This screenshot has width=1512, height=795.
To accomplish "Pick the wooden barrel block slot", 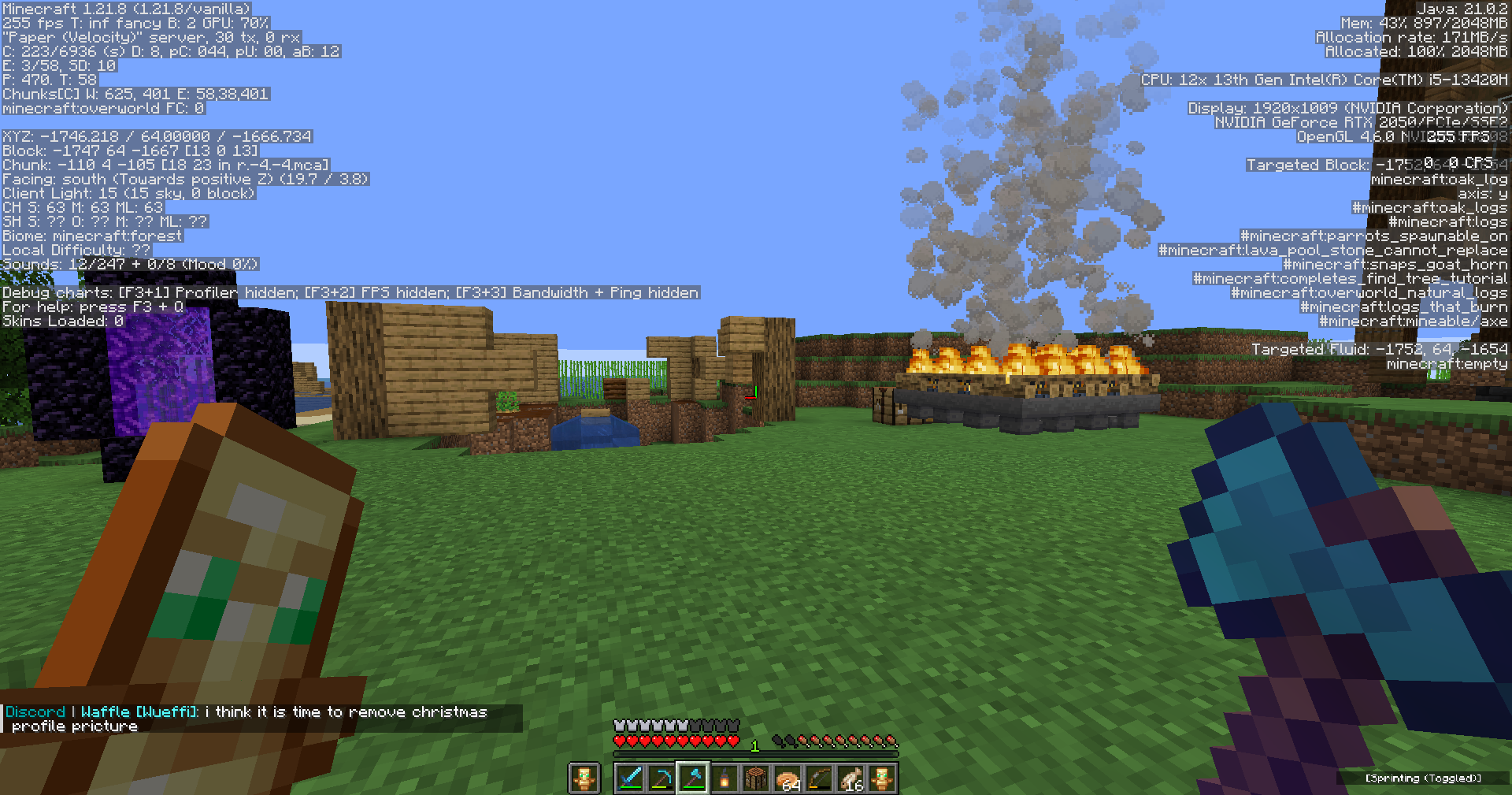I will [756, 778].
